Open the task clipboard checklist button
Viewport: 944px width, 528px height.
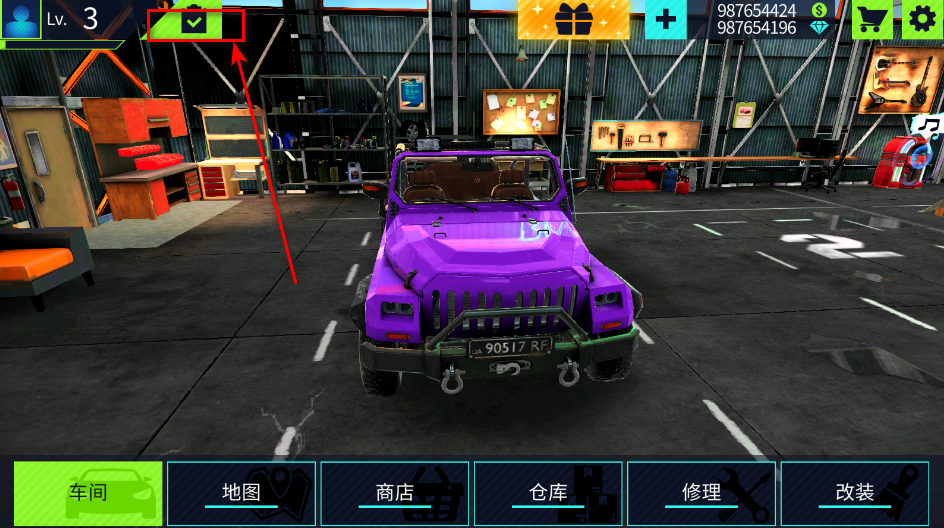pos(195,21)
